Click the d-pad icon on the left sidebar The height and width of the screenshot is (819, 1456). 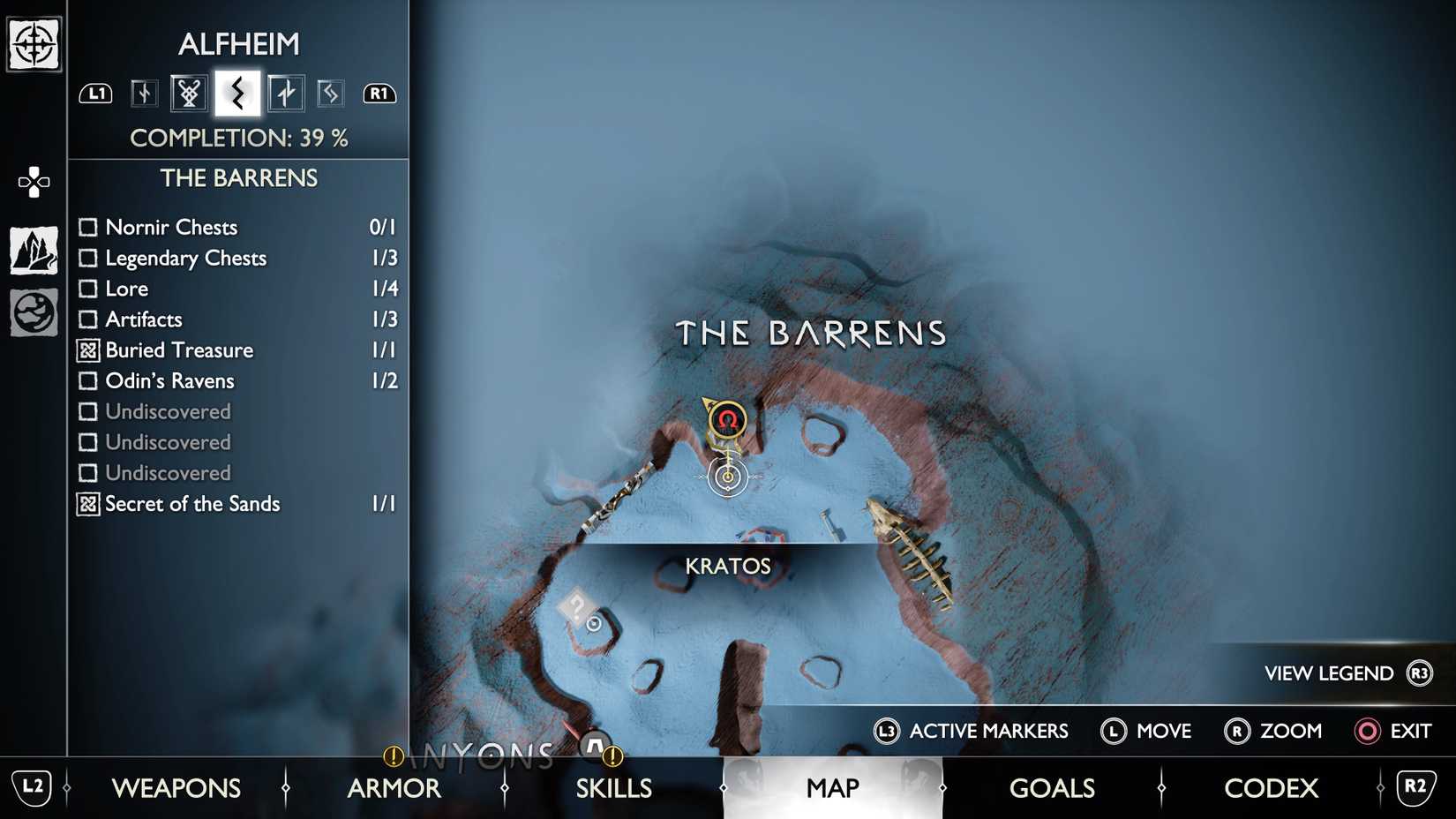[32, 181]
